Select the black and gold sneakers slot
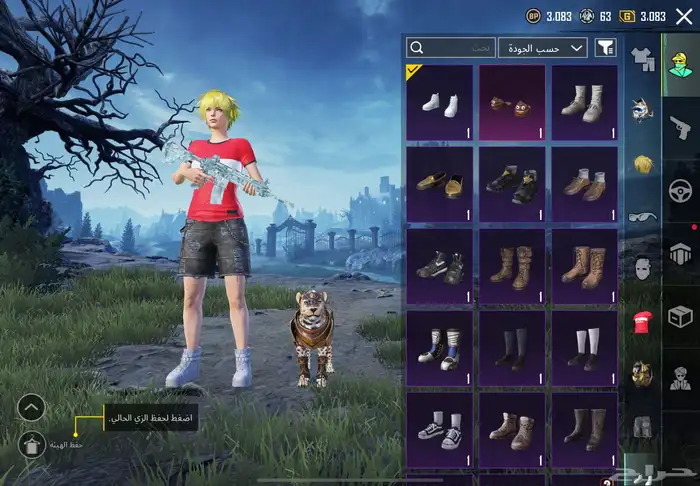Viewport: 700px width, 486px height. (512, 184)
